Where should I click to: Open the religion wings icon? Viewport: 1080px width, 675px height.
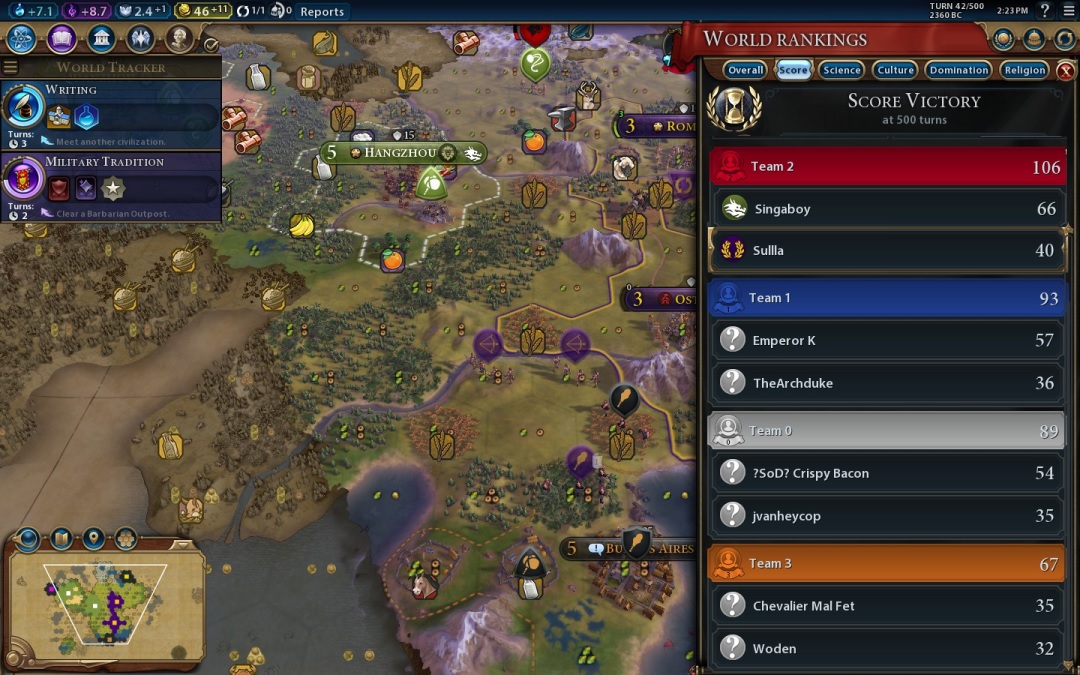click(140, 39)
